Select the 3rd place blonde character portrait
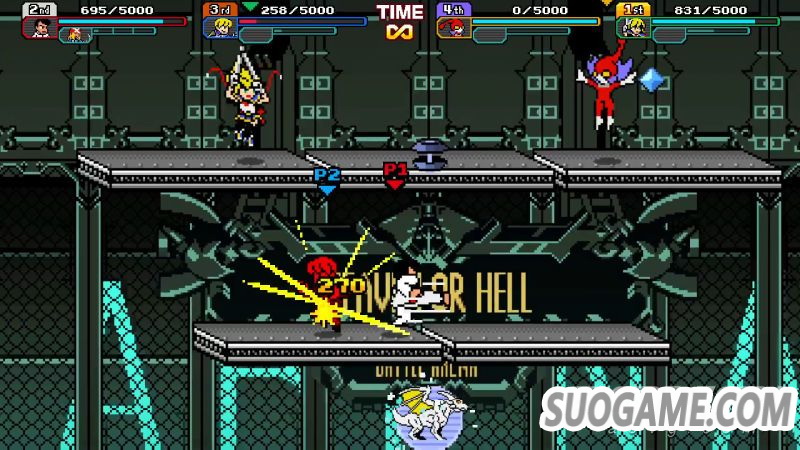Screen dimensions: 800x450 point(218,27)
